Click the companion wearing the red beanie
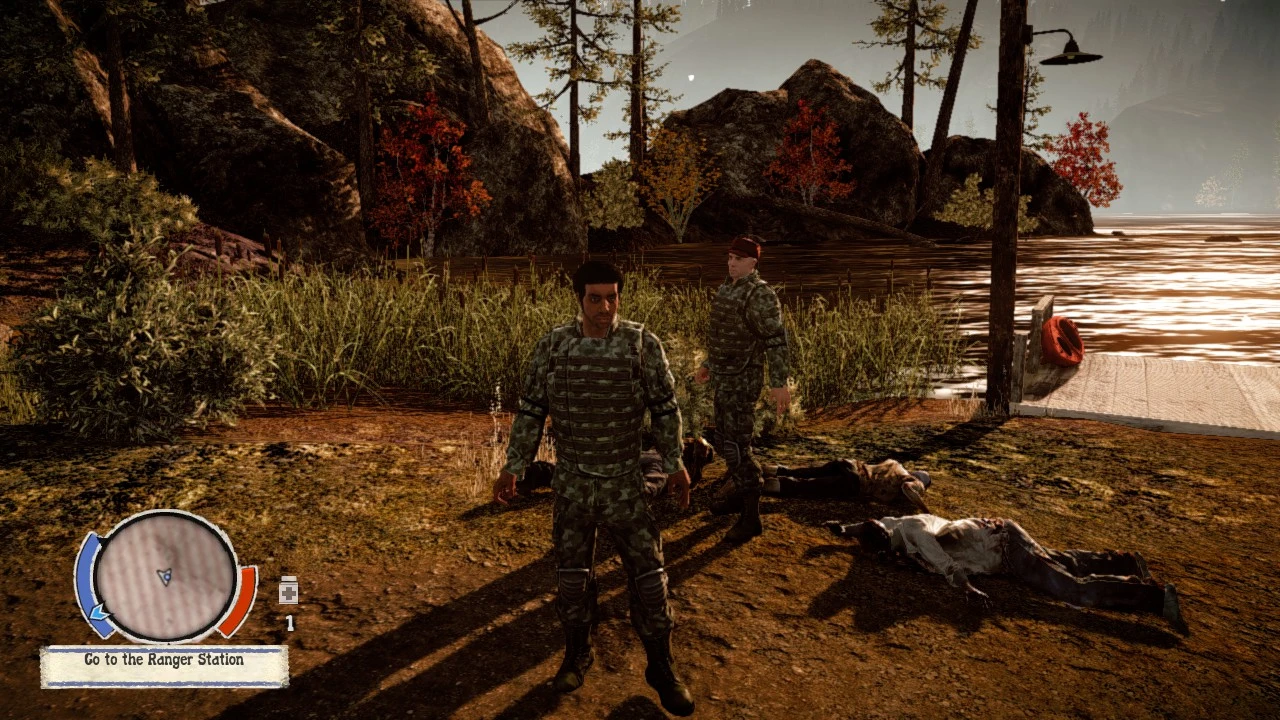The width and height of the screenshot is (1280, 720). coord(742,330)
